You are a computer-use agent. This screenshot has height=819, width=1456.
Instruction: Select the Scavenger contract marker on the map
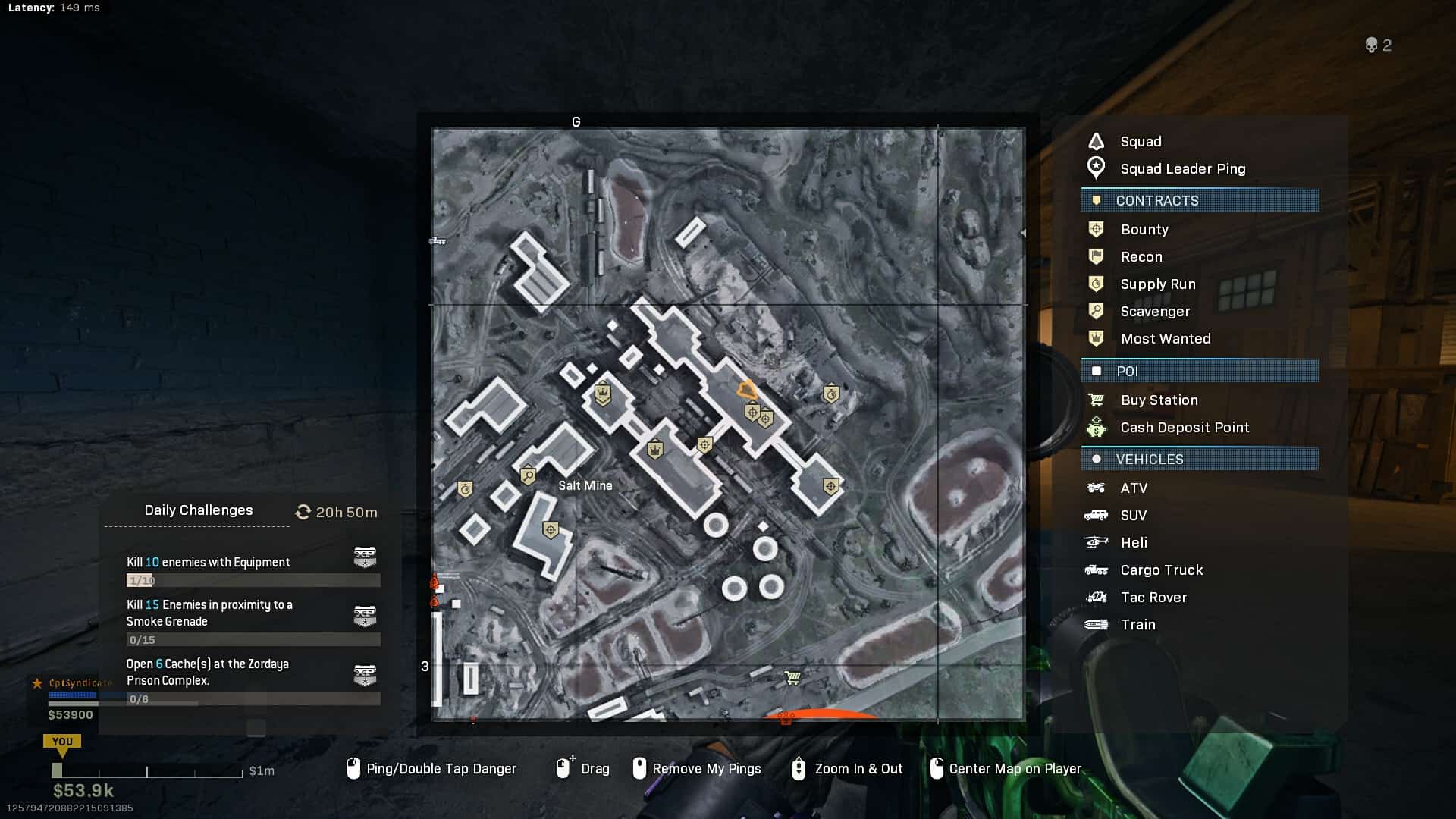(528, 476)
